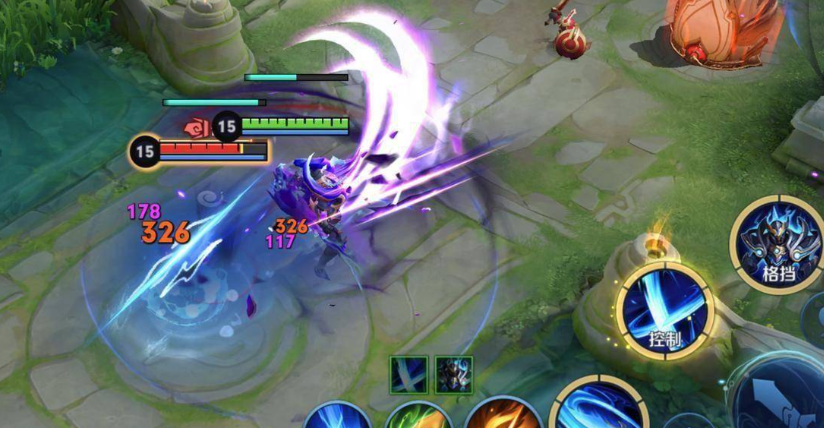The height and width of the screenshot is (428, 824).
Task: Activate the 格挡 block skill
Action: (x=776, y=244)
